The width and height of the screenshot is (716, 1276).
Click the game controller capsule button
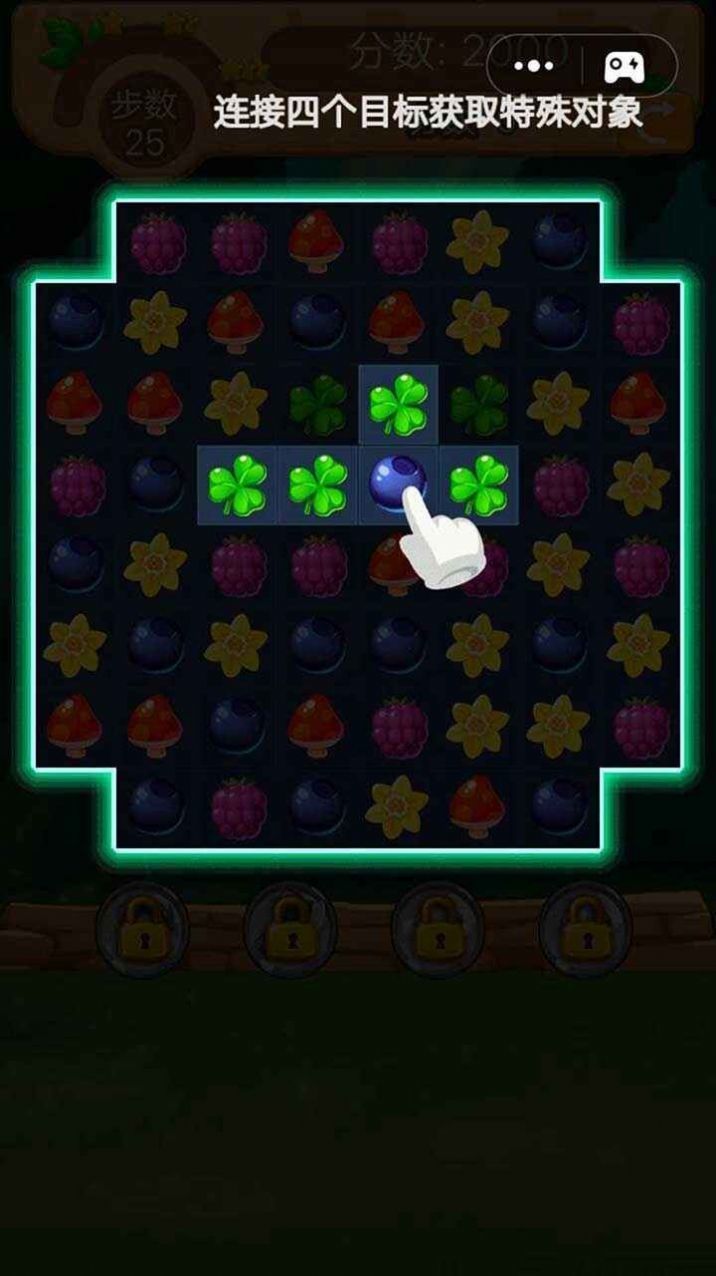click(x=626, y=66)
